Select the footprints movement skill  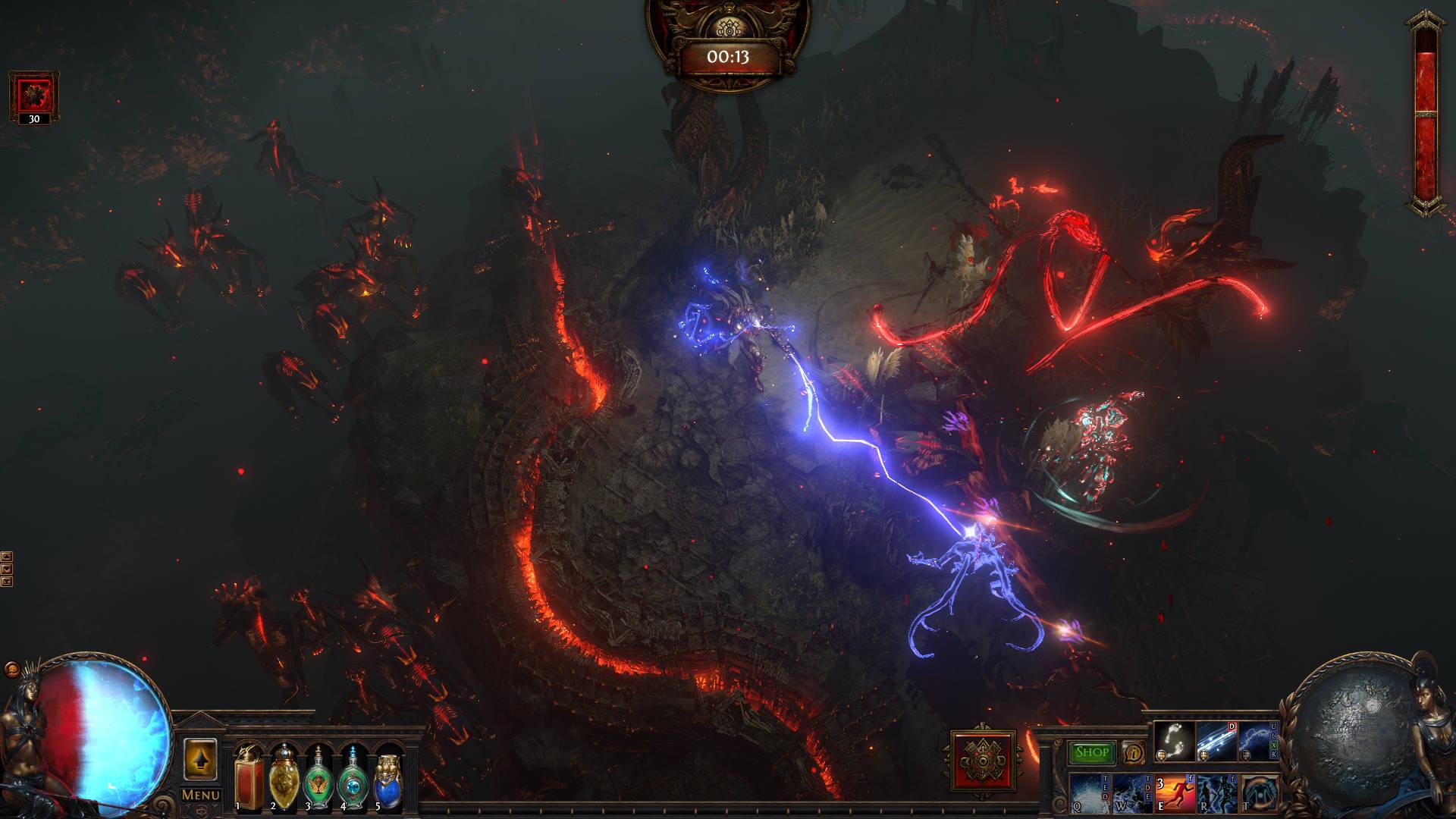(x=1174, y=742)
